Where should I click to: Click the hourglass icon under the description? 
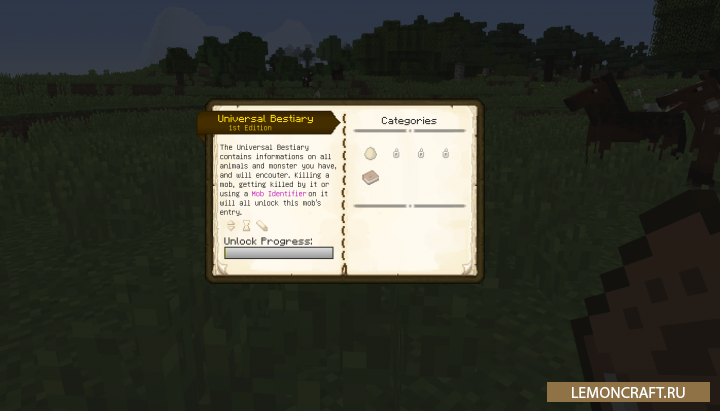click(246, 226)
